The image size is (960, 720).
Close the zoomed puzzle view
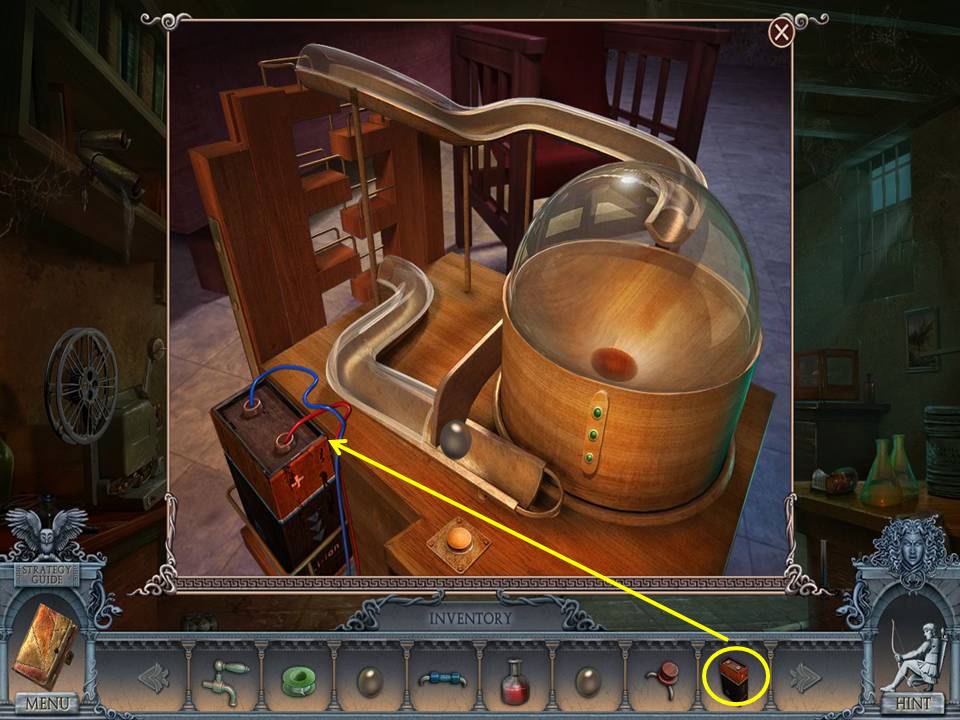(x=780, y=33)
